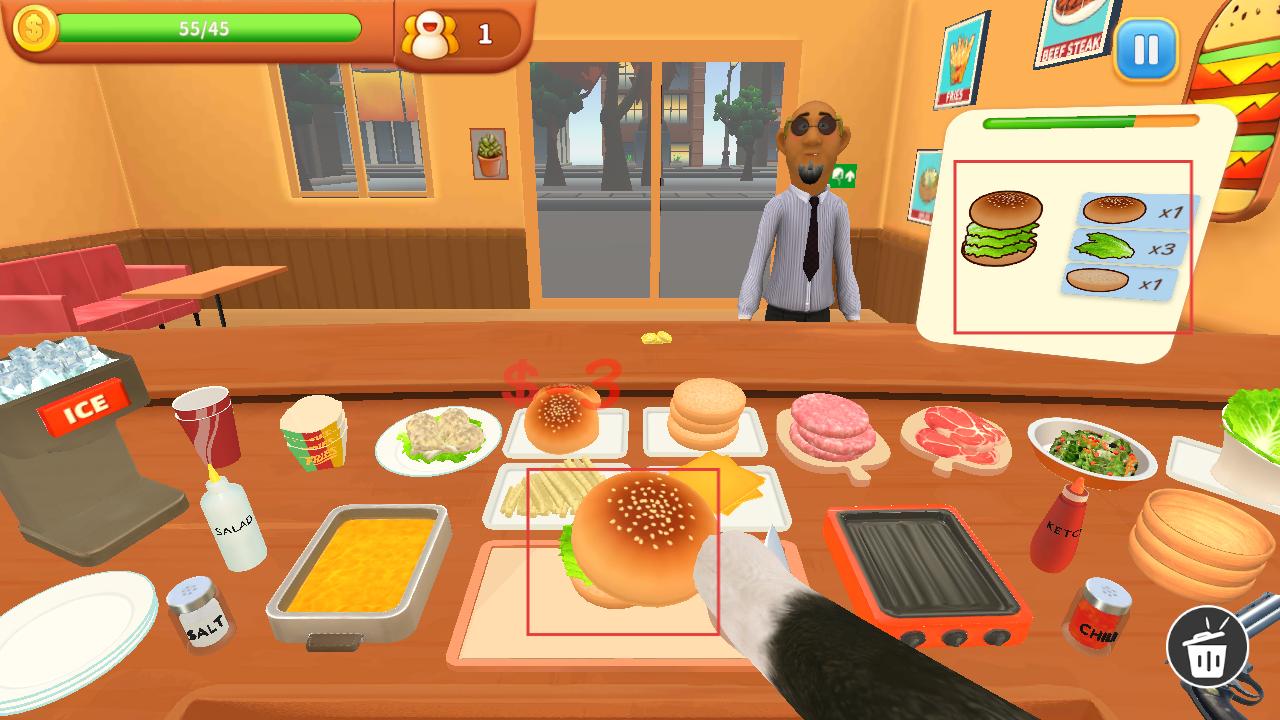1280x720 pixels.
Task: Use the salt shaker
Action: coord(199,614)
